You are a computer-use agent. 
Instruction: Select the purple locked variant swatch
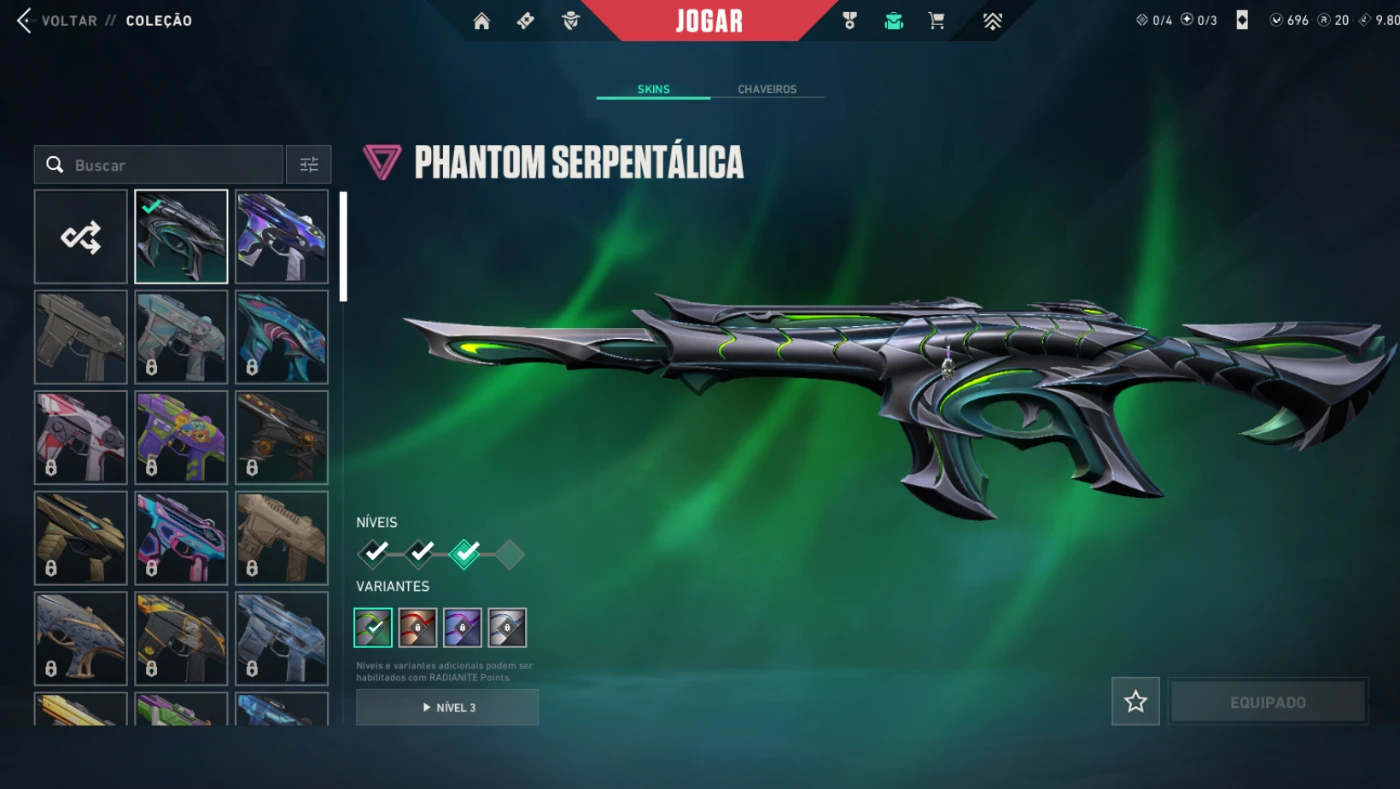[462, 628]
